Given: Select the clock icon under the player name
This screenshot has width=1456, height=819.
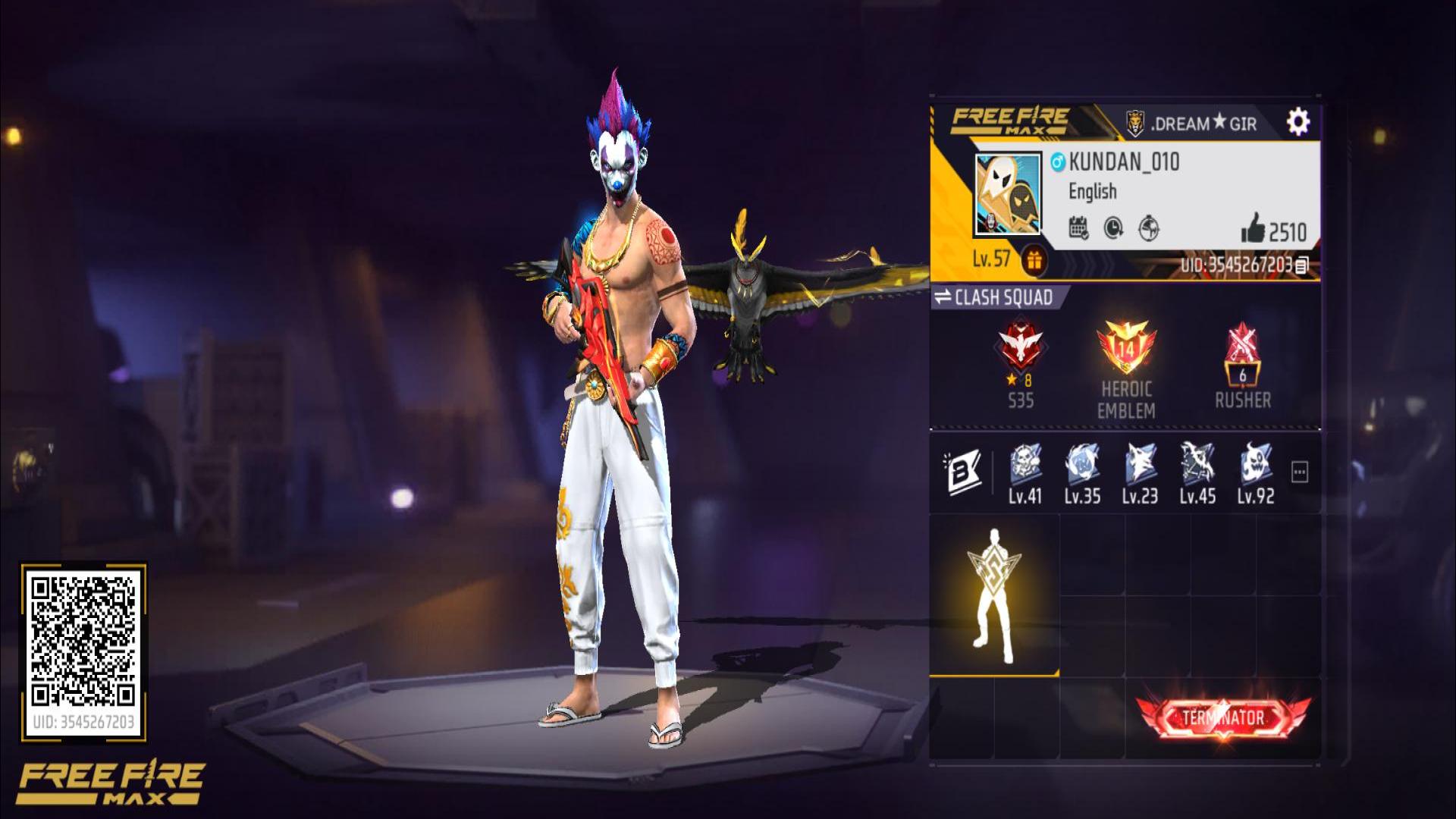Looking at the screenshot, I should 1113,227.
